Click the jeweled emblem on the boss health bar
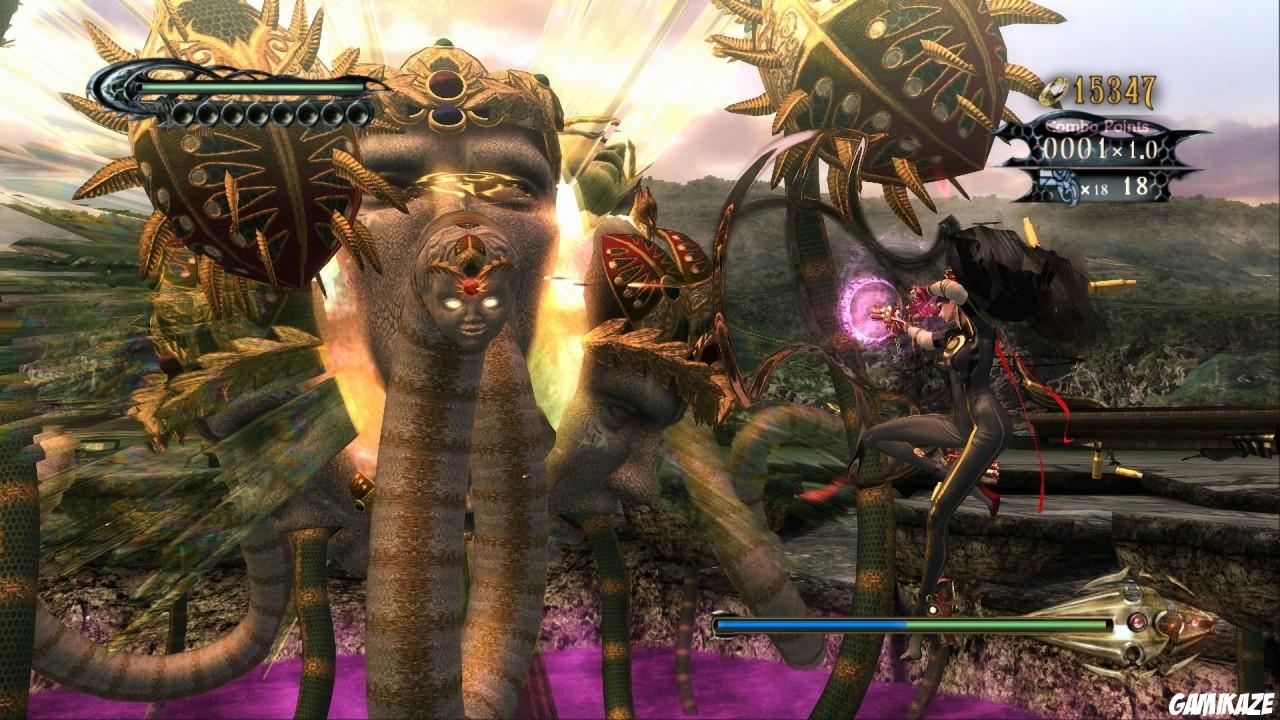1280x720 pixels. [1138, 623]
